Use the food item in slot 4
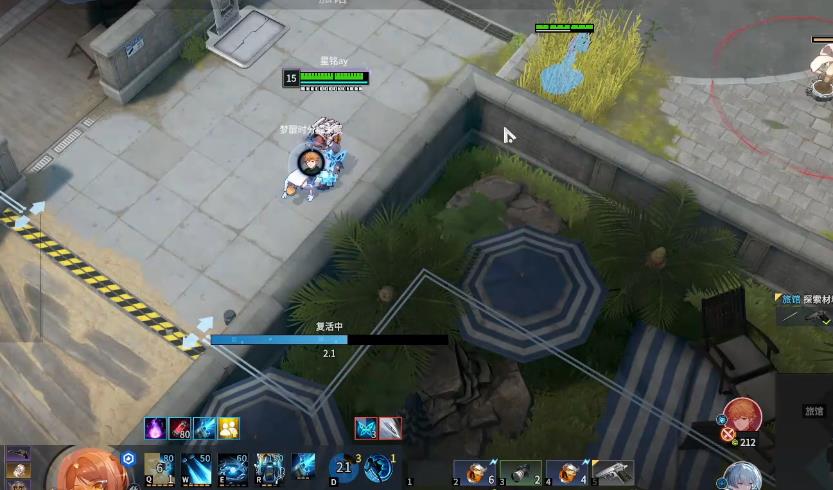 click(x=568, y=472)
